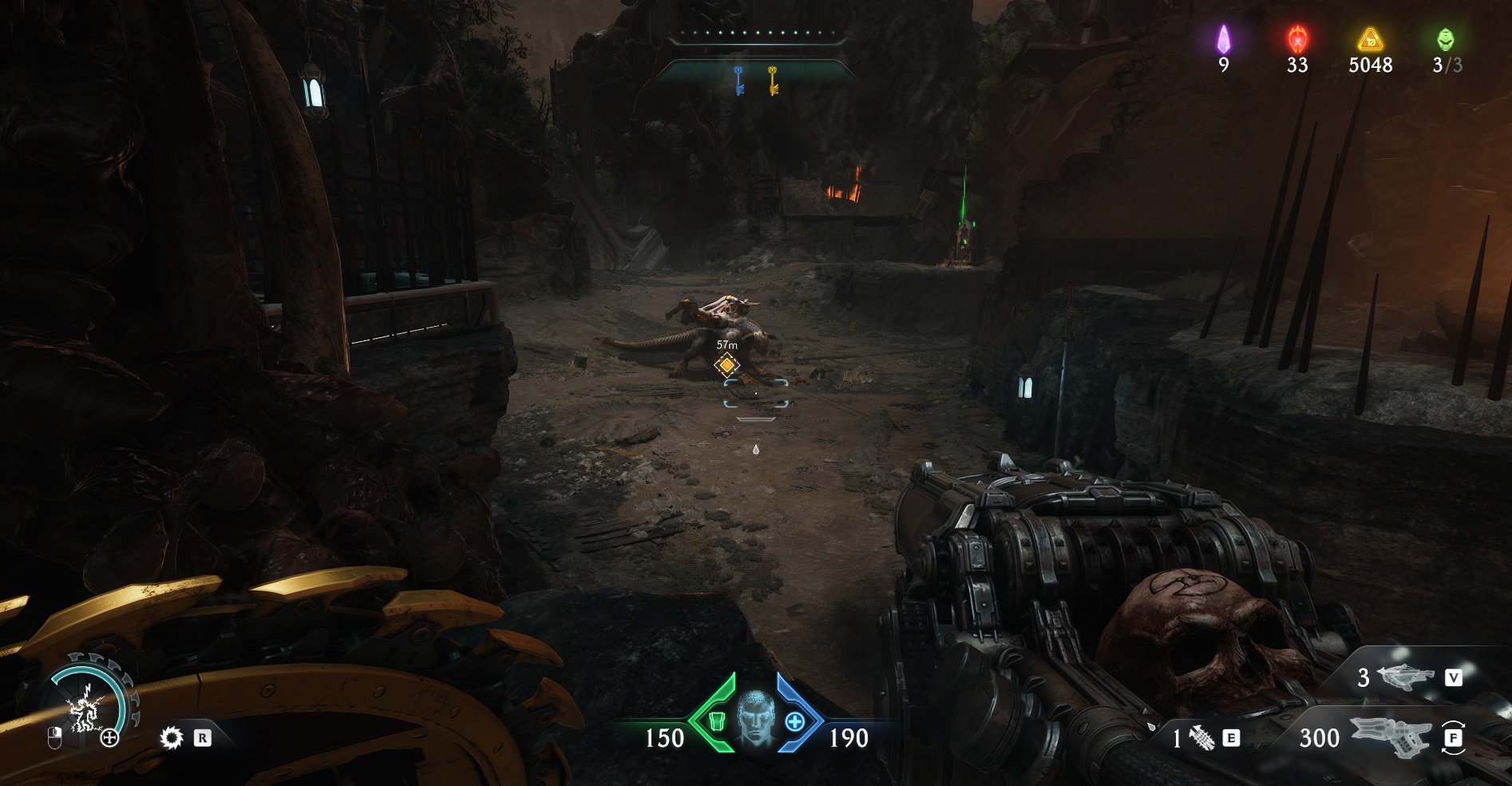The image size is (1512, 786).
Task: Click the gold triangle currency icon
Action: coord(1370,38)
